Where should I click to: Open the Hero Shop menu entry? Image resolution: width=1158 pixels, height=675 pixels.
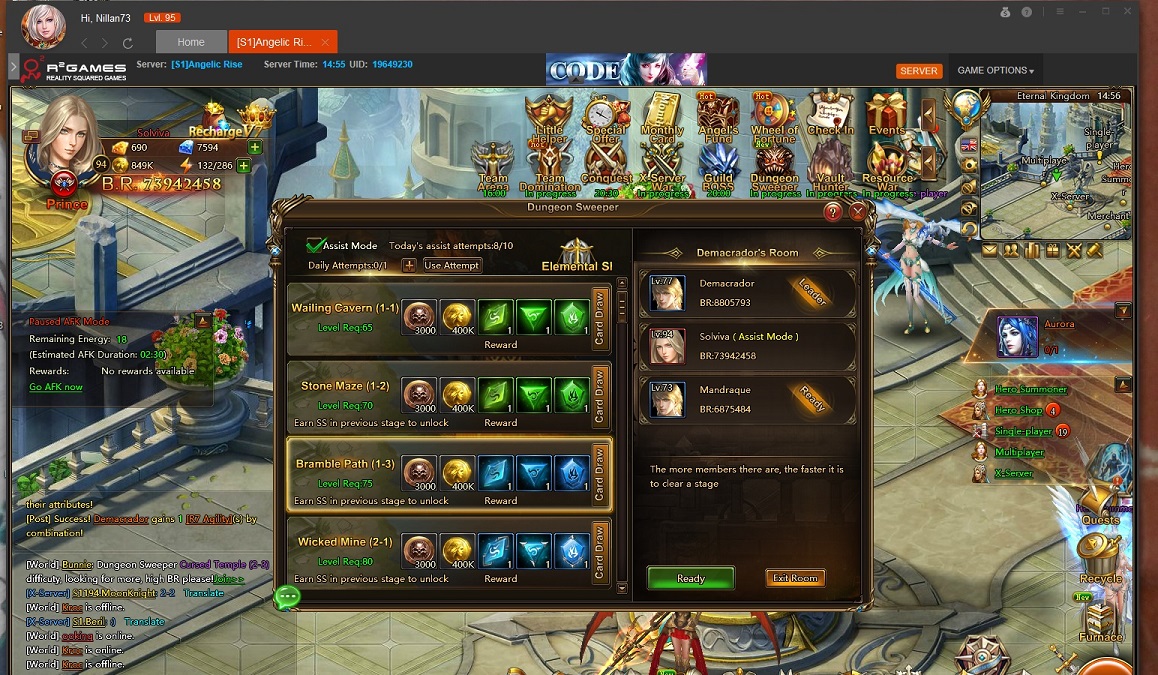tap(1018, 410)
